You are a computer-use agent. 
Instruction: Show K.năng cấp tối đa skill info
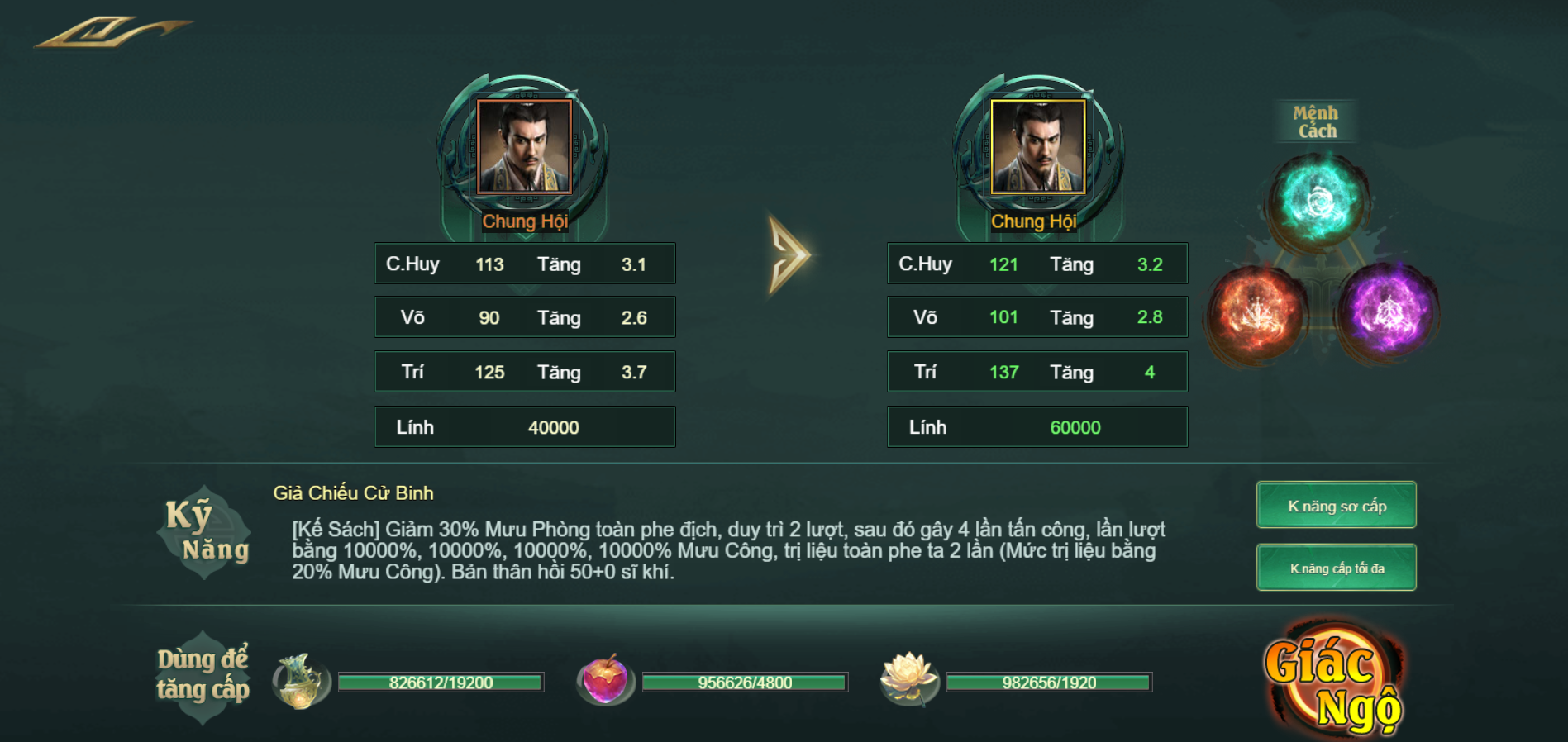1336,568
